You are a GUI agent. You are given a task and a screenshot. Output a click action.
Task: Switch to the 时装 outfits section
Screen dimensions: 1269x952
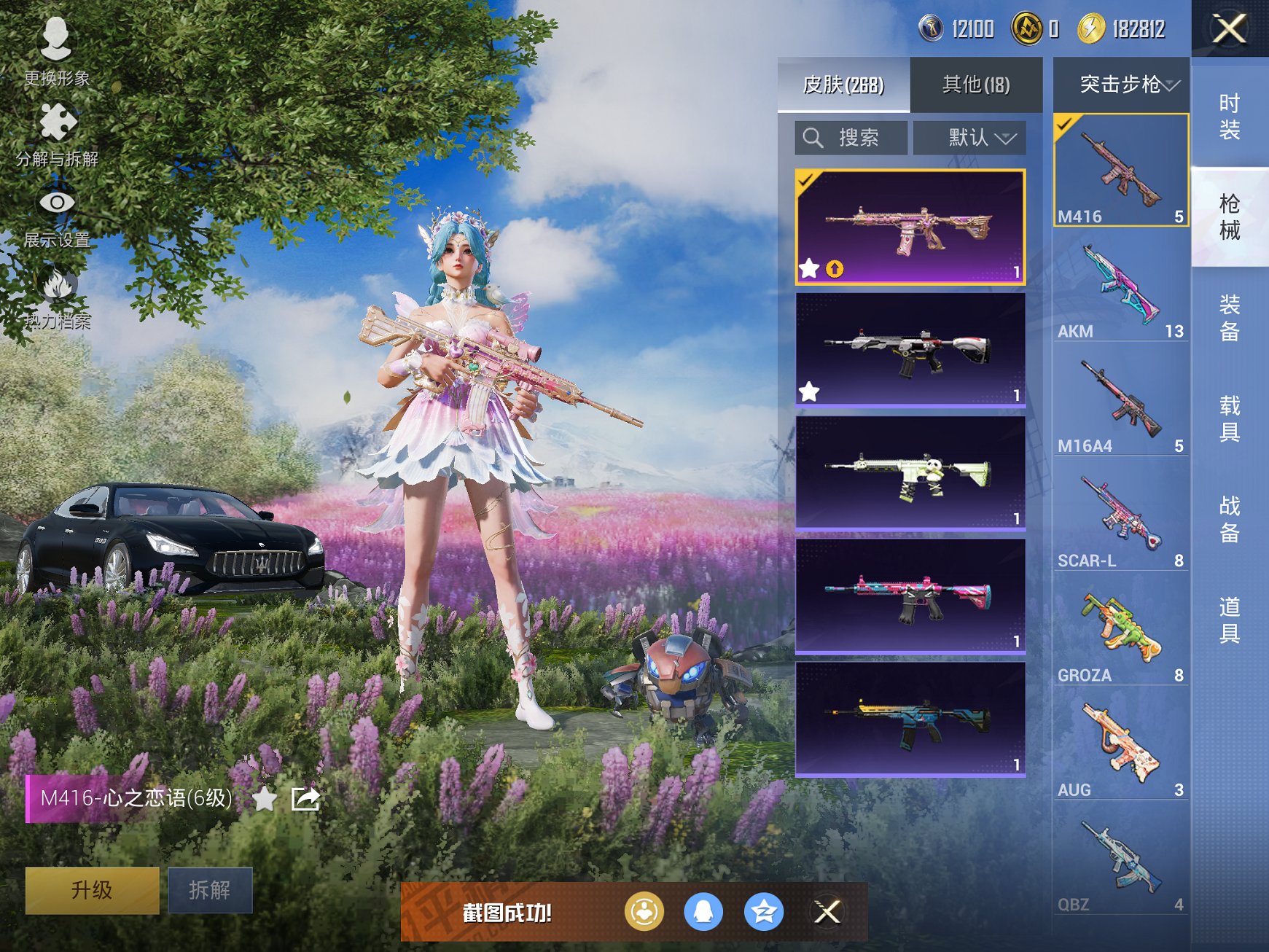1230,117
